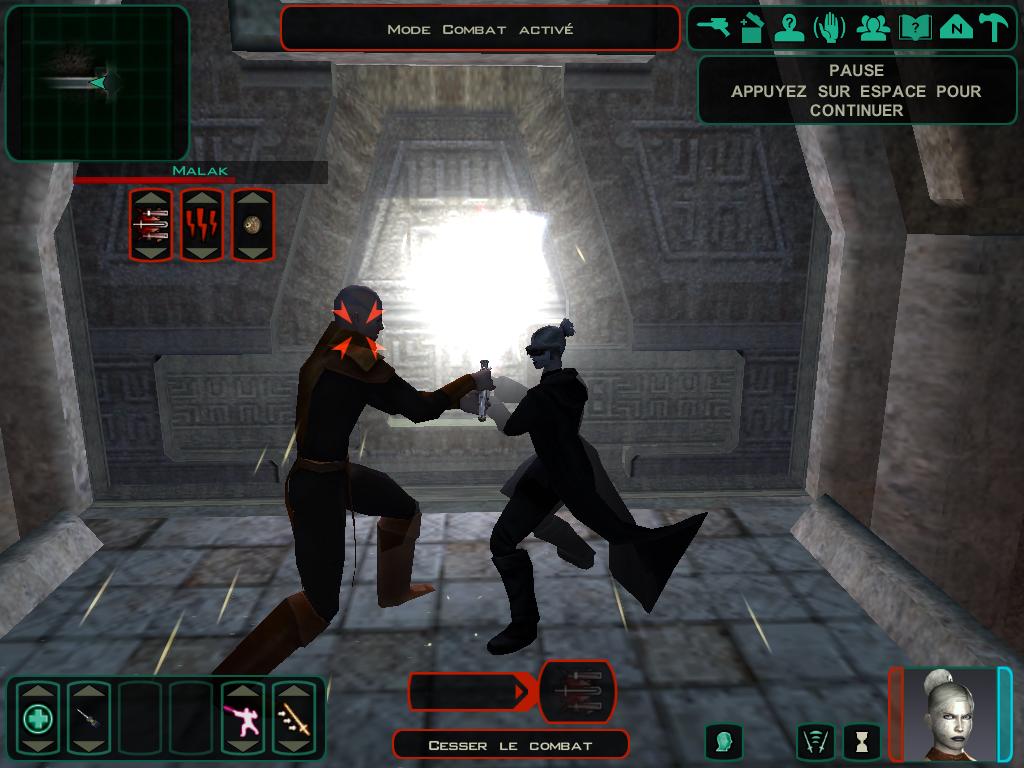Select the melee attack action on Malak
Viewport: 1024px width, 768px height.
151,225
